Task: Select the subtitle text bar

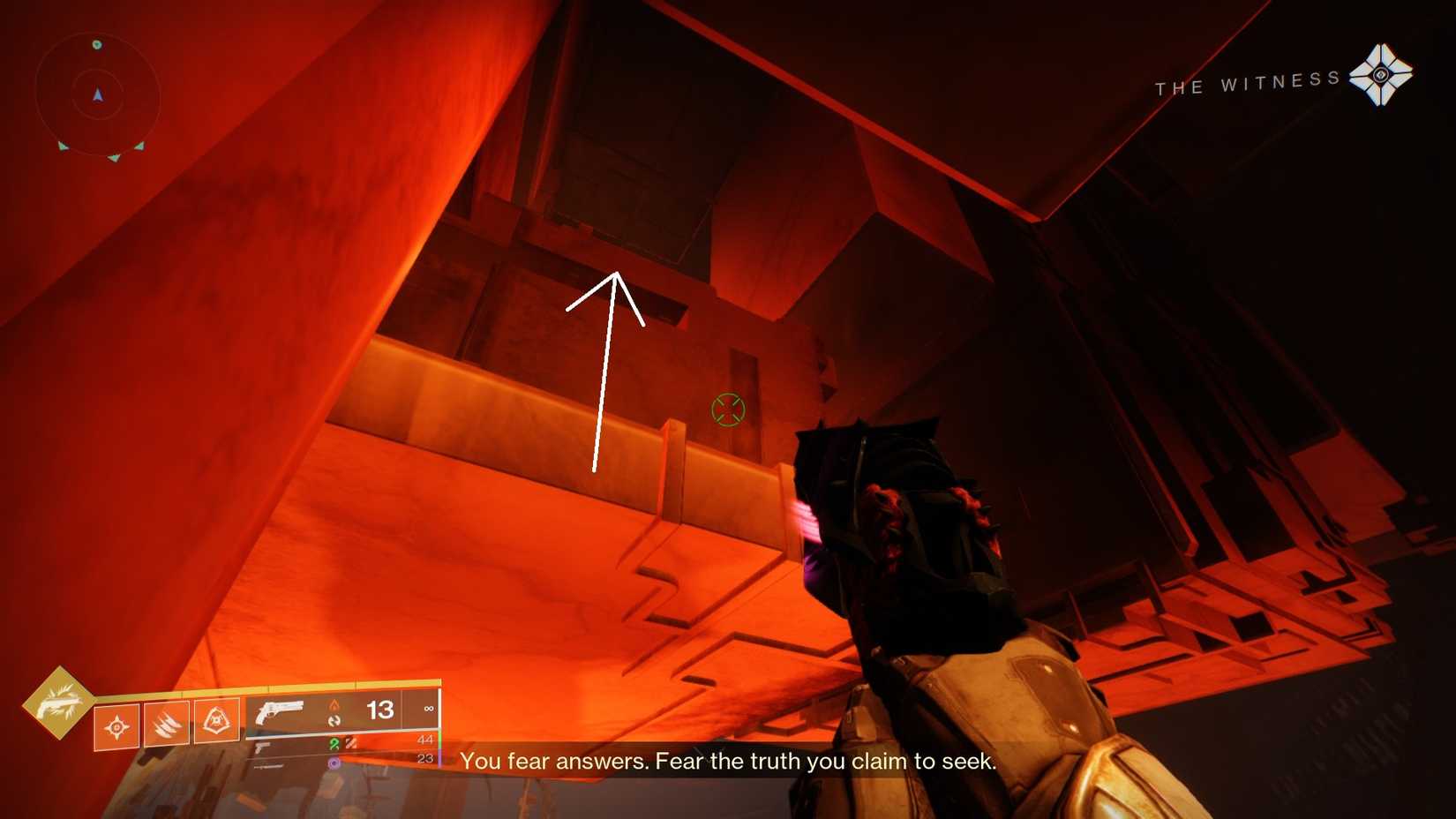Action: pyautogui.click(x=729, y=761)
